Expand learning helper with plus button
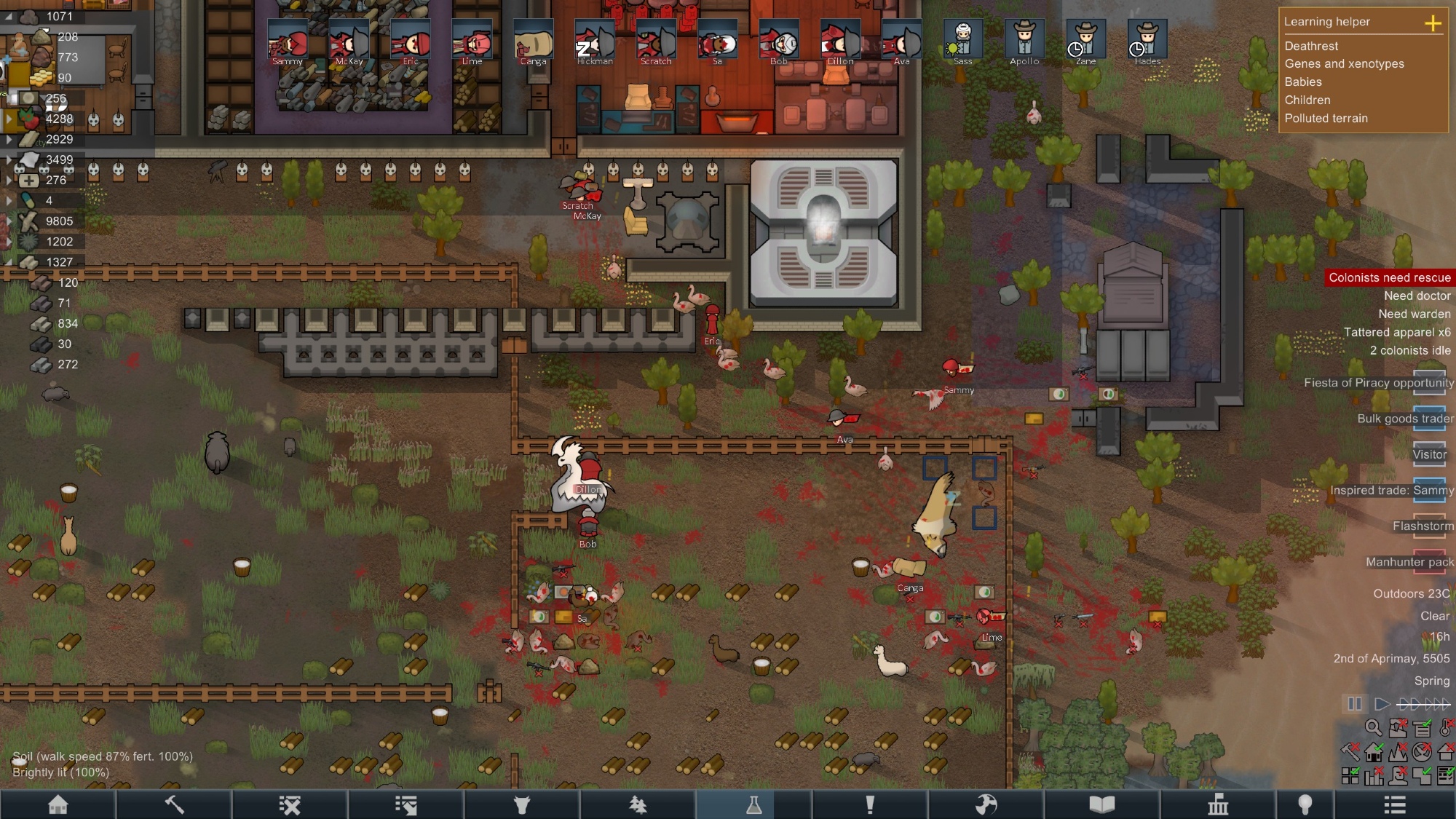 point(1433,23)
